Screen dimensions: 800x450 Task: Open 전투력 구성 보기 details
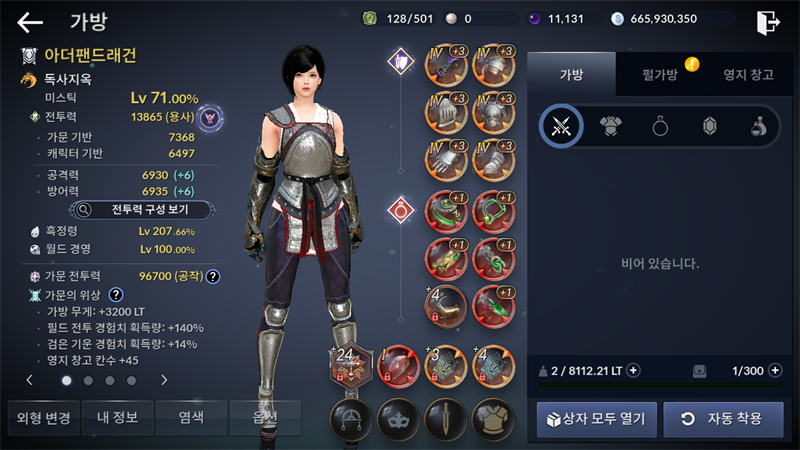(145, 210)
